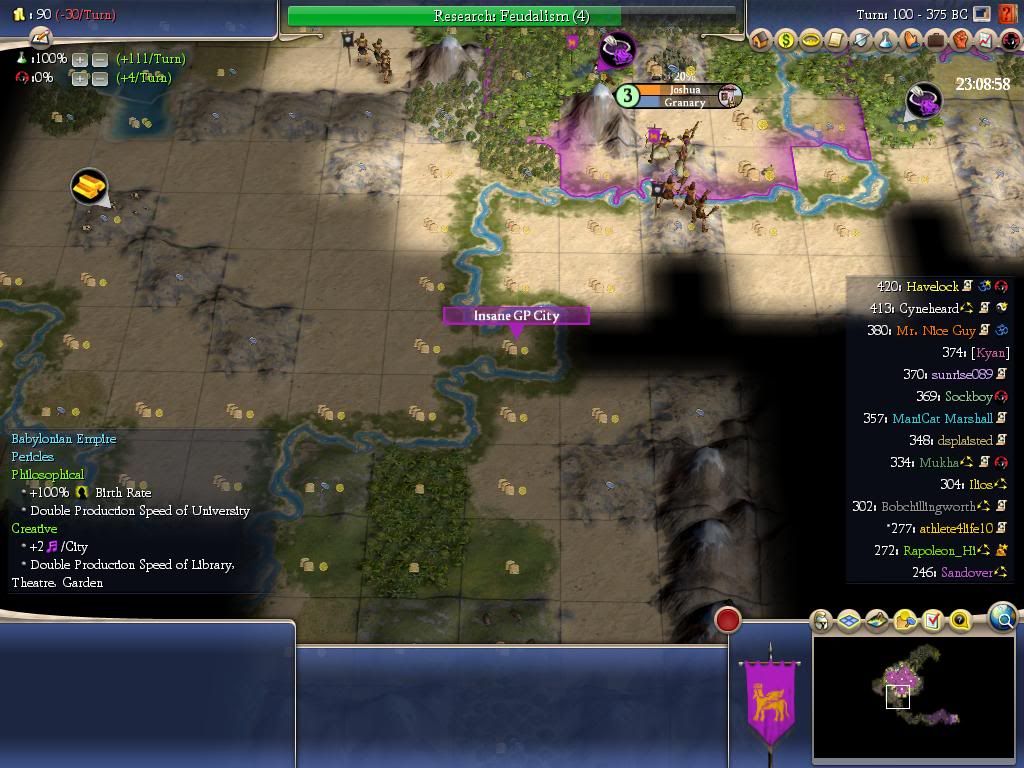Select Insane GP City name banner
Image resolution: width=1024 pixels, height=768 pixels.
pos(516,316)
